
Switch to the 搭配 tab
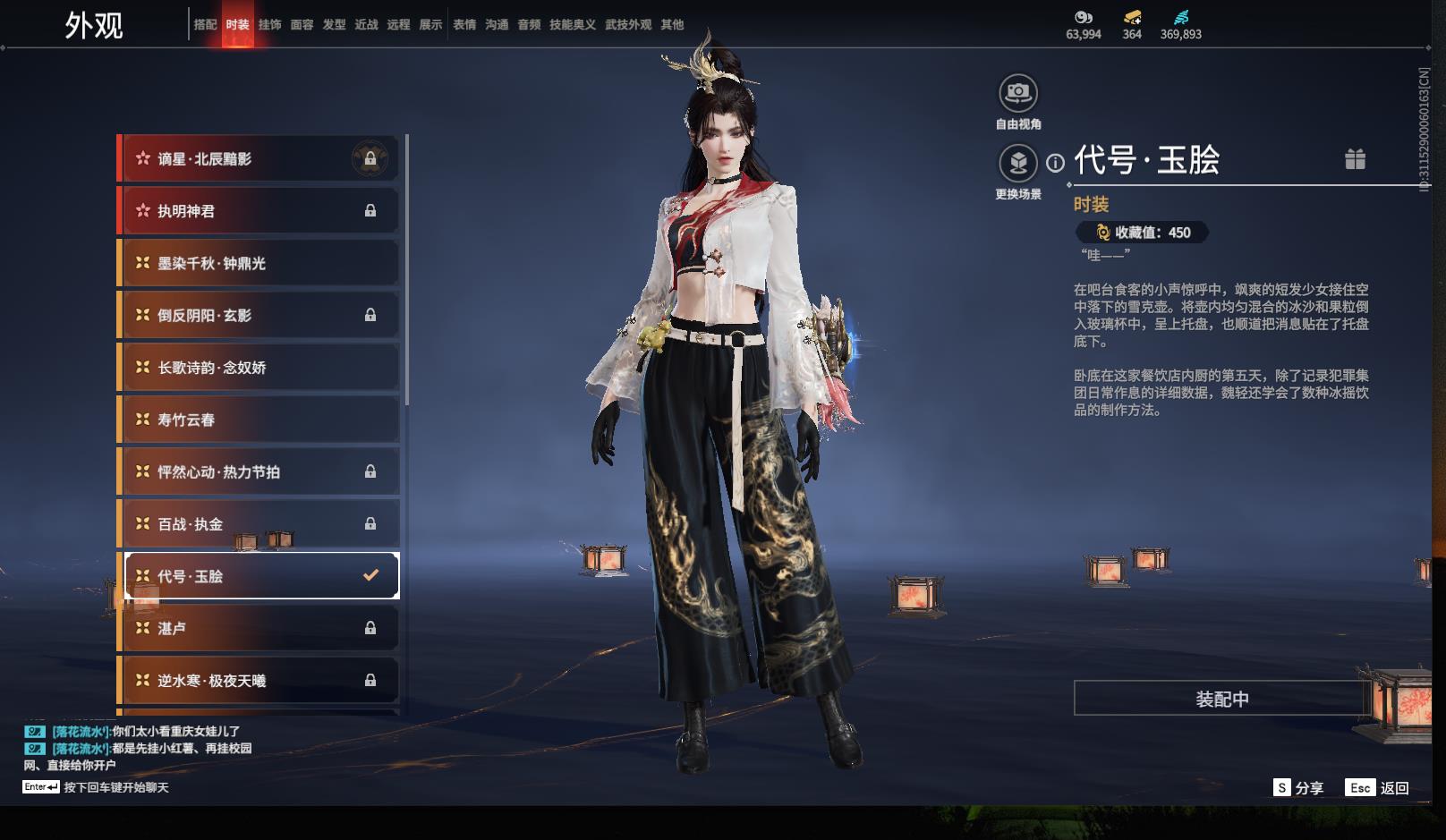pyautogui.click(x=205, y=25)
